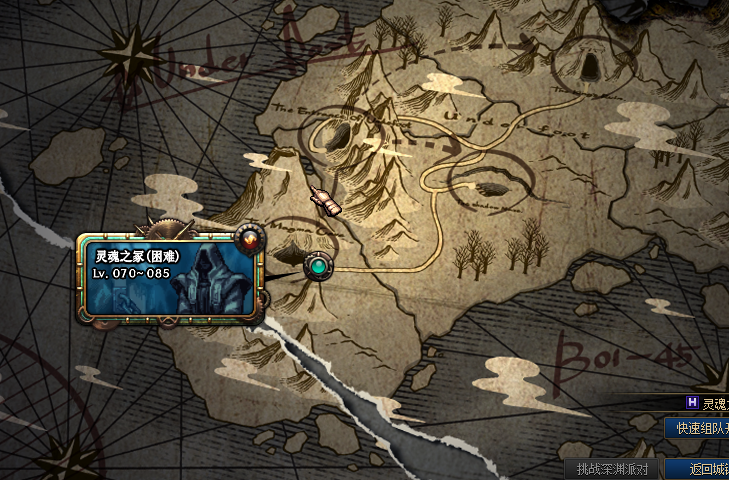Click the orange flame badge on dungeon card
The image size is (729, 480).
[248, 240]
